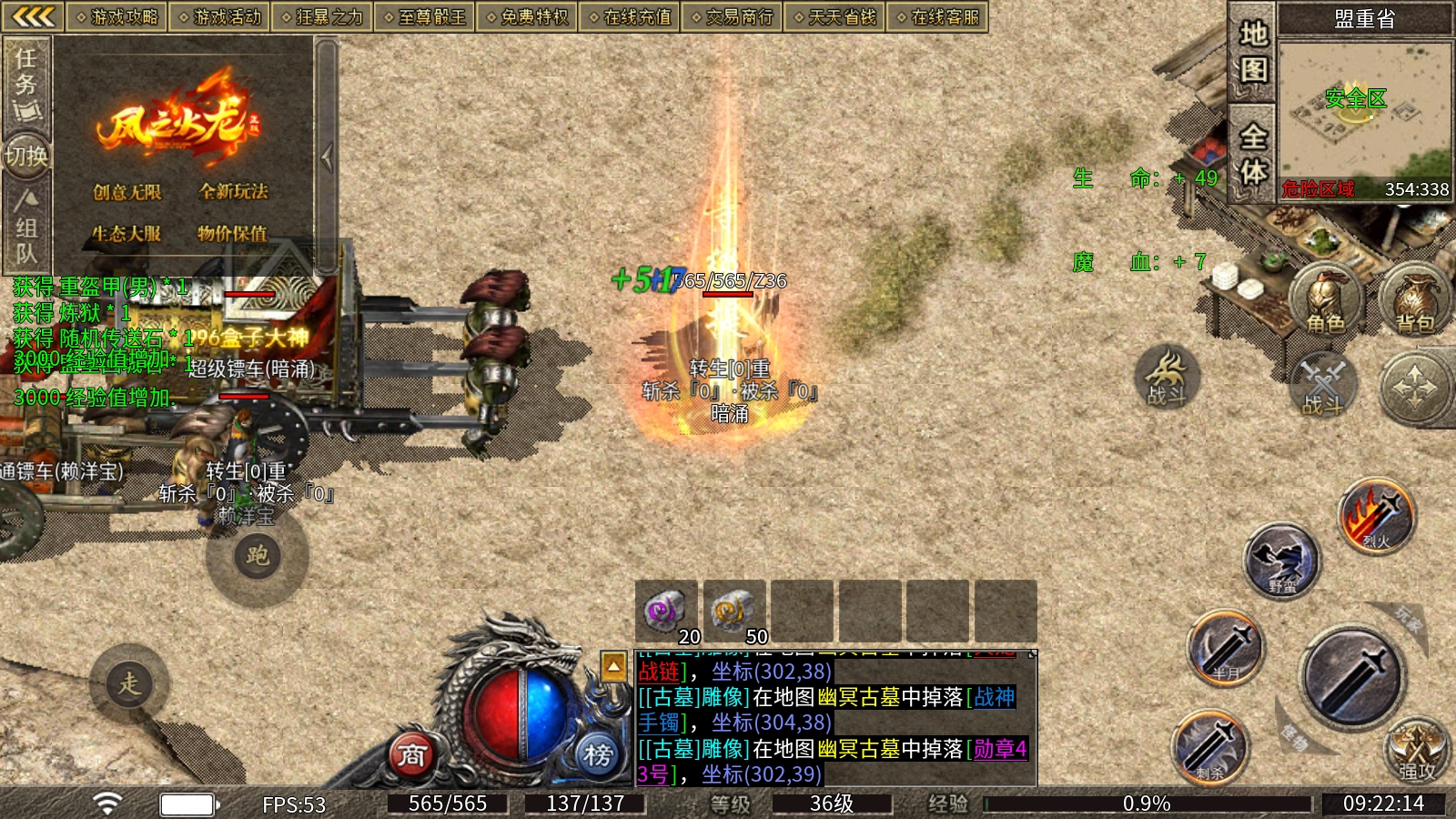Open the 游戏活动 menu

point(219,16)
